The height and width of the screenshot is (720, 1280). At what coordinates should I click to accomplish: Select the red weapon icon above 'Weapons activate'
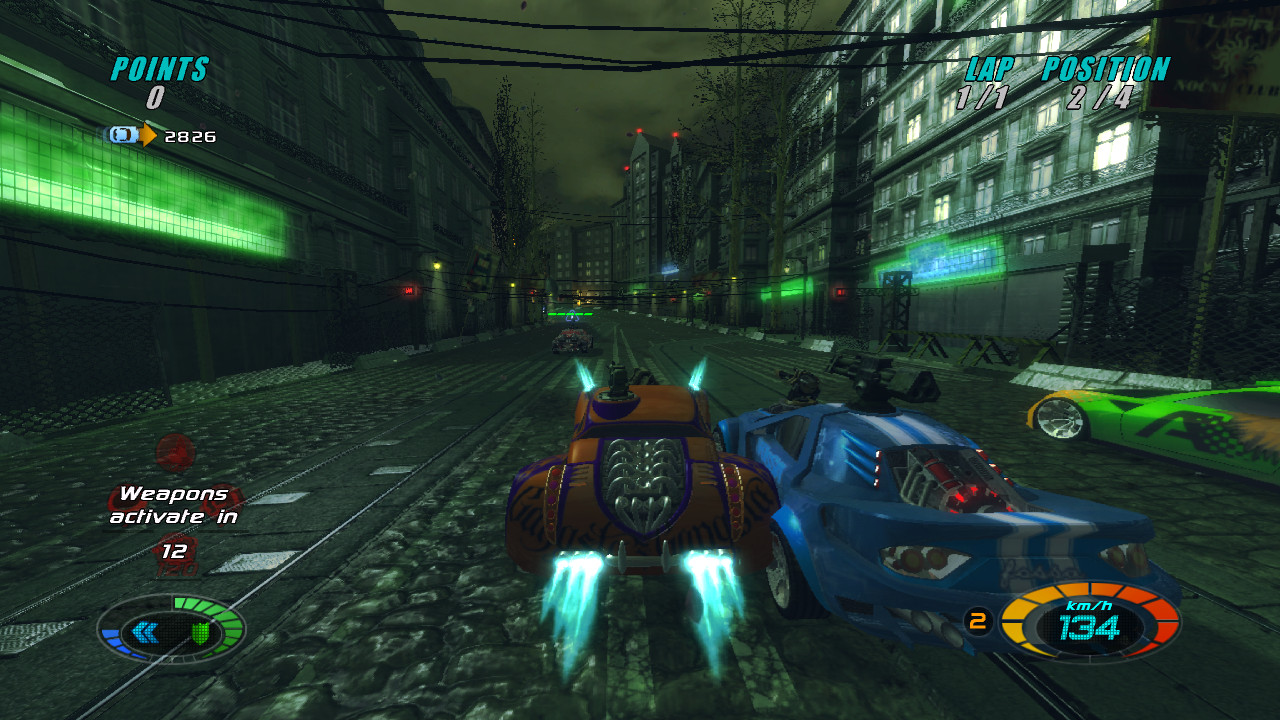tap(174, 450)
